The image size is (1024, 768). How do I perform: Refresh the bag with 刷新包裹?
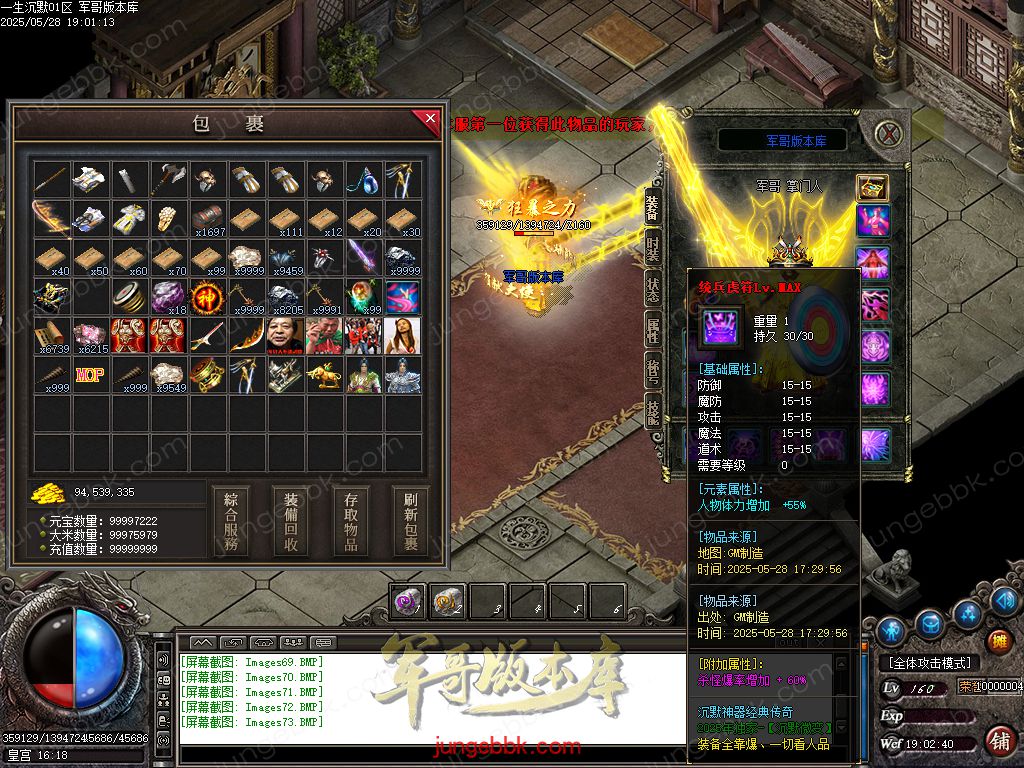click(x=410, y=521)
